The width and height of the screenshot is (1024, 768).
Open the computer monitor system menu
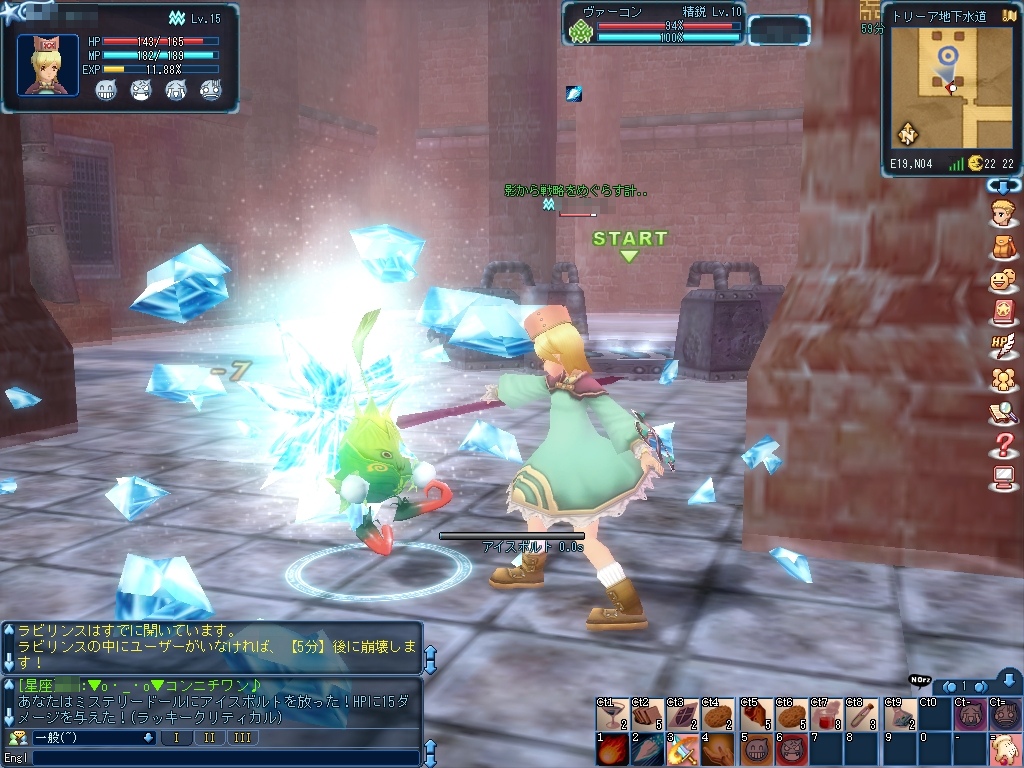tap(1001, 478)
